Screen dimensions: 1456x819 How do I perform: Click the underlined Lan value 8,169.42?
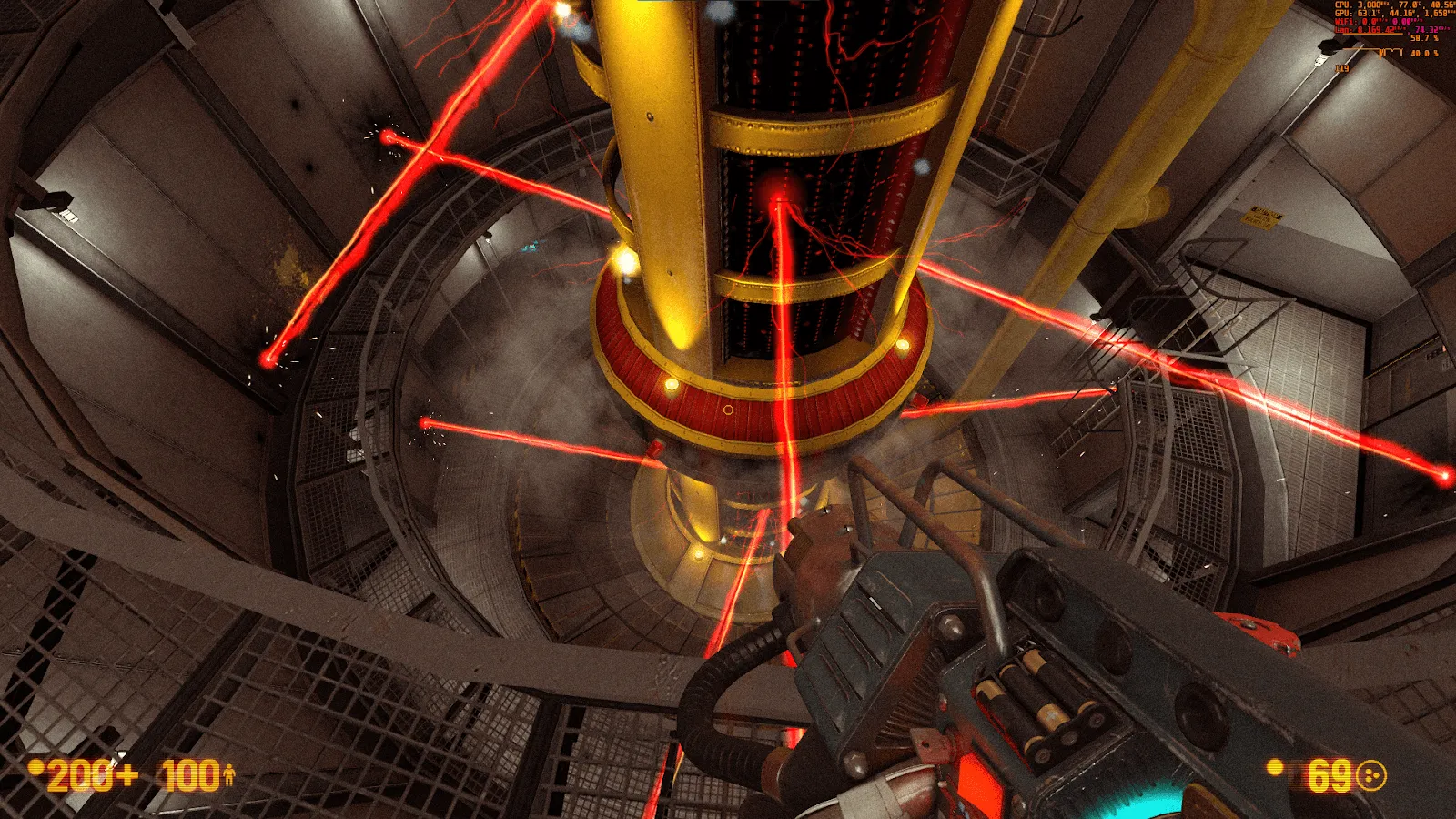click(x=1376, y=30)
